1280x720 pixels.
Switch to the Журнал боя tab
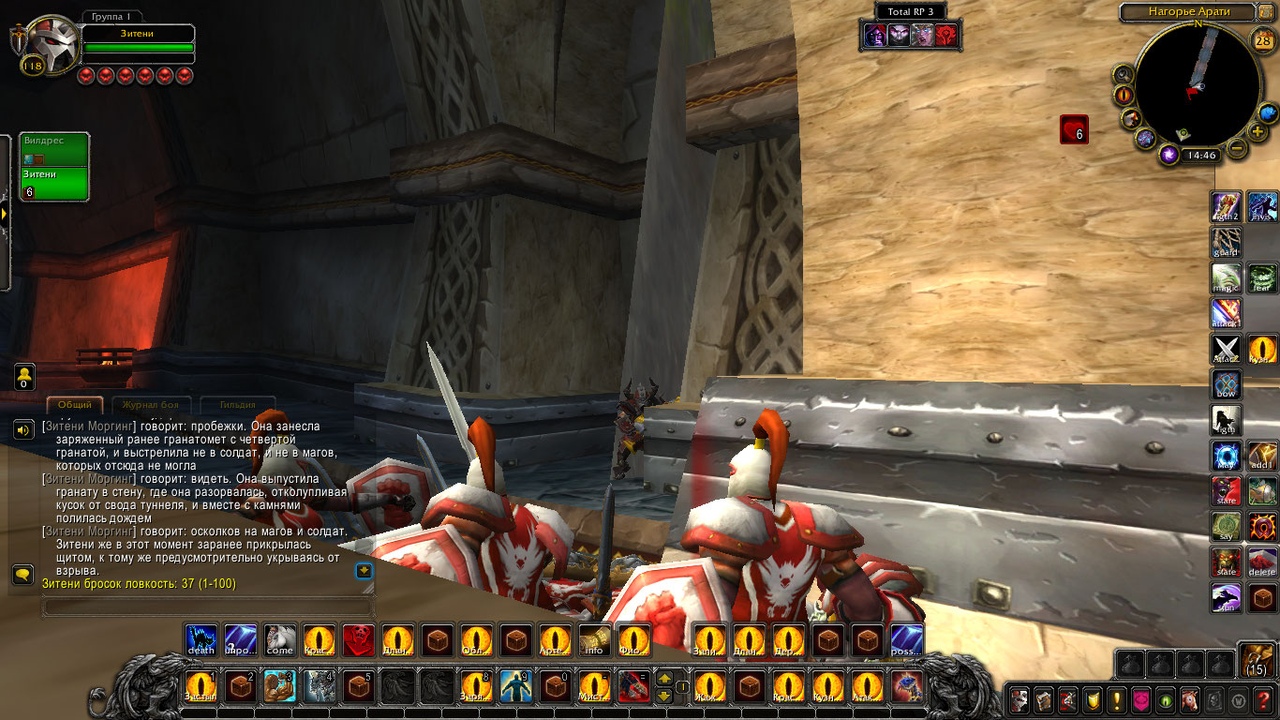(150, 405)
